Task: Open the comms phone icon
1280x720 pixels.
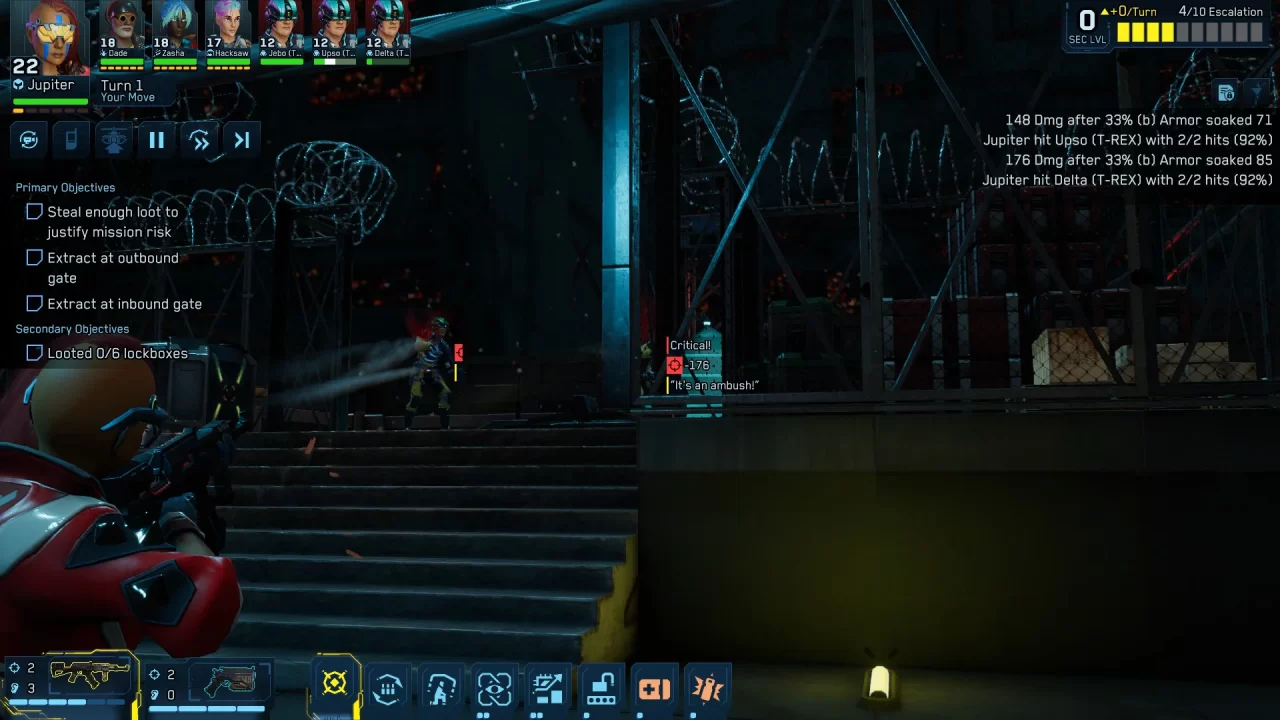Action: pyautogui.click(x=70, y=139)
